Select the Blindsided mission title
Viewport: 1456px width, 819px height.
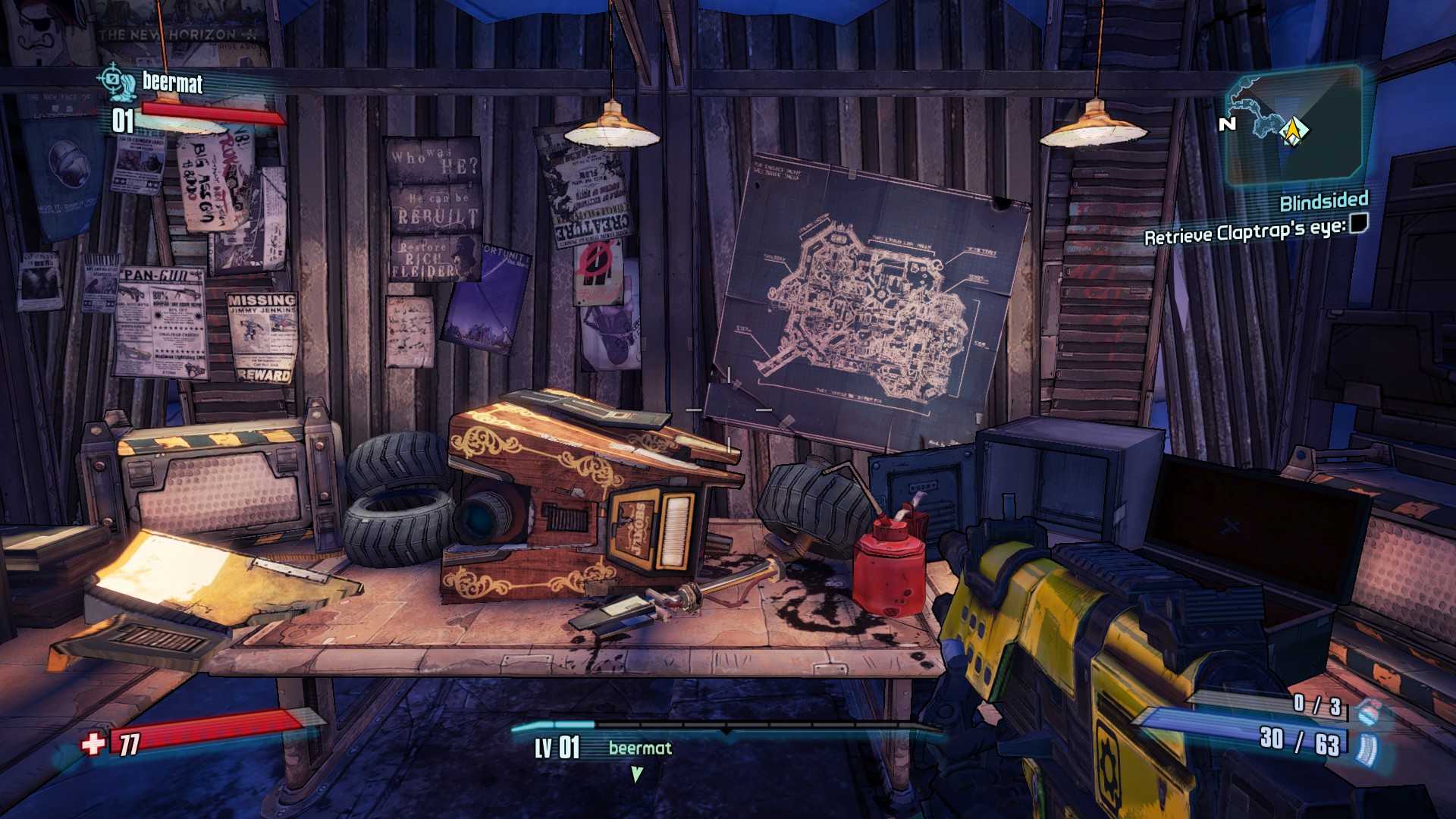pyautogui.click(x=1323, y=203)
